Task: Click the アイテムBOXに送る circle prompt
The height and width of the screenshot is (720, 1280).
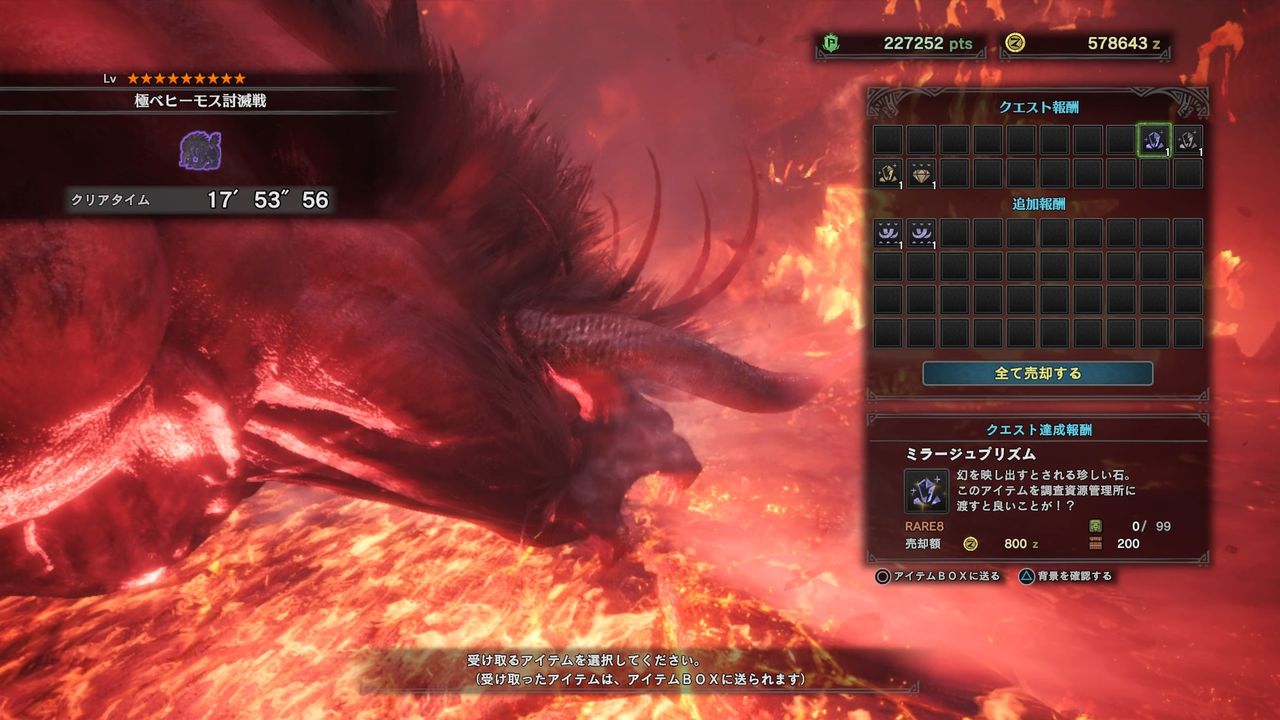Action: tap(883, 575)
